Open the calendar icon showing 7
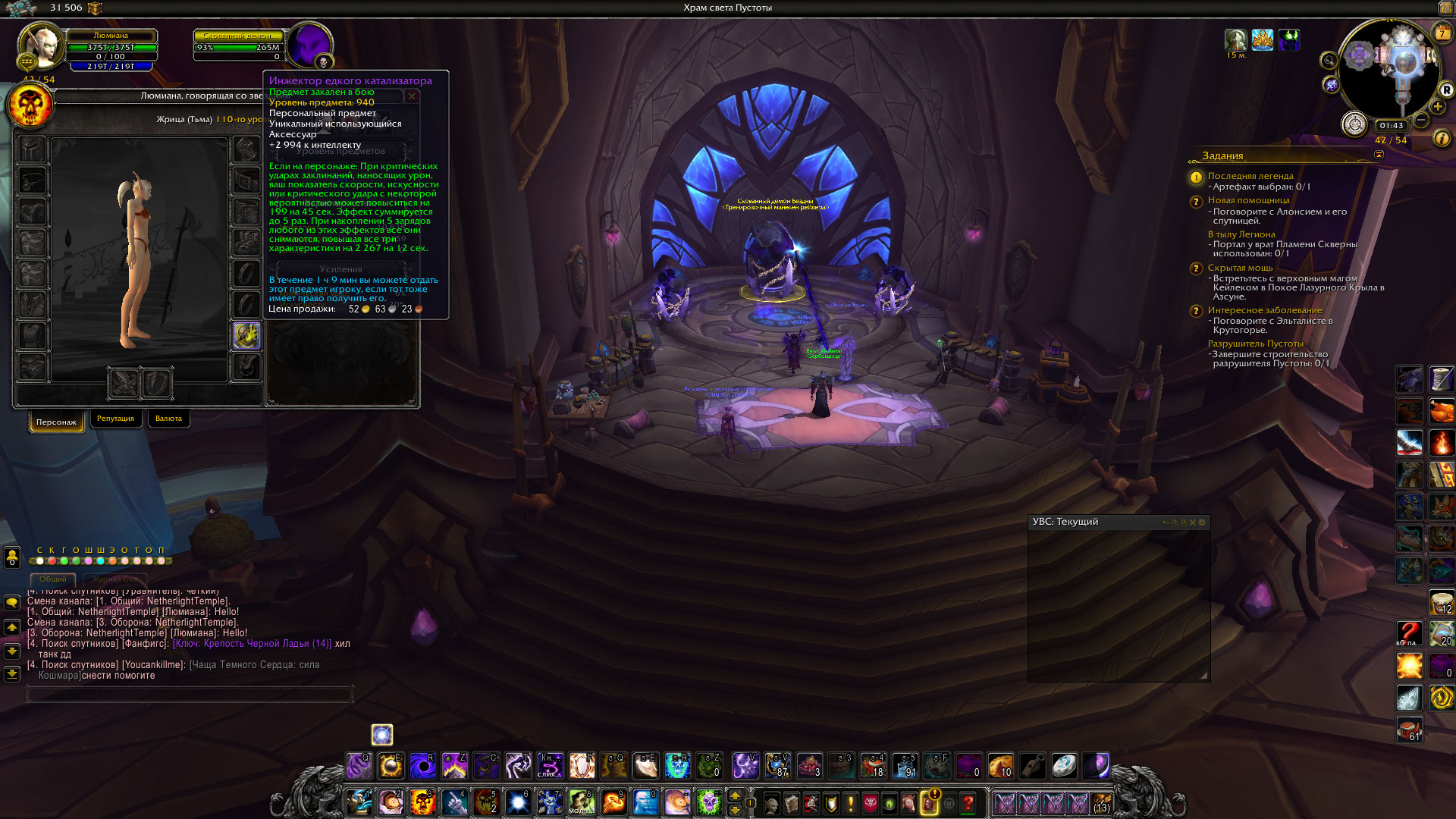 point(1442,33)
